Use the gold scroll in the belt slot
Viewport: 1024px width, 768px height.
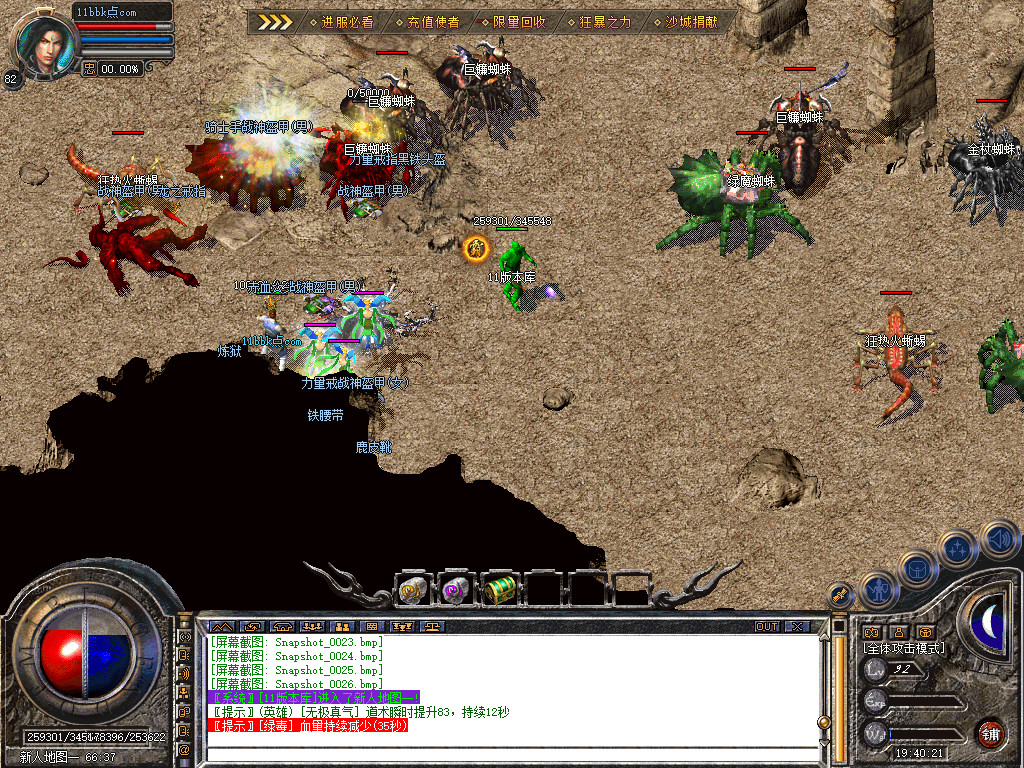click(x=413, y=591)
